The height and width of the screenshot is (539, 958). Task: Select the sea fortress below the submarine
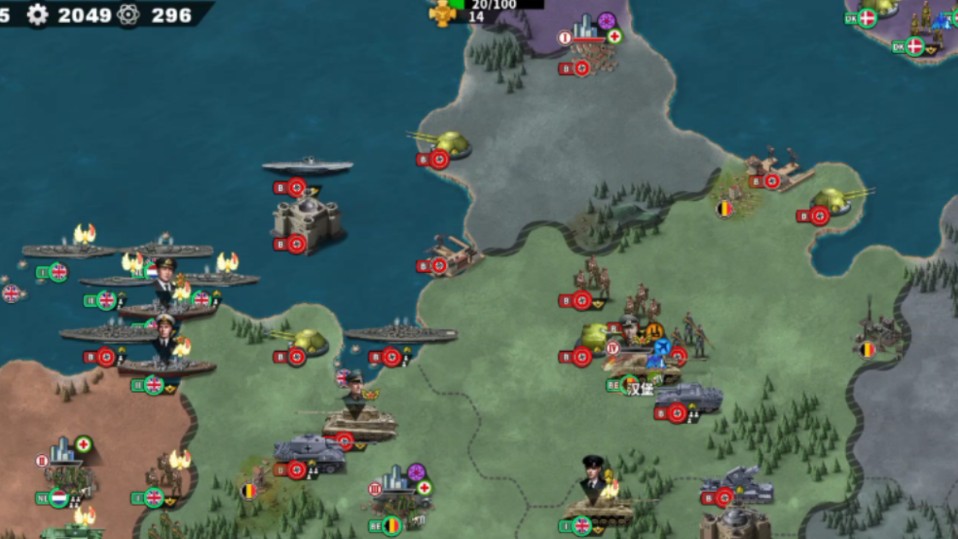(306, 221)
